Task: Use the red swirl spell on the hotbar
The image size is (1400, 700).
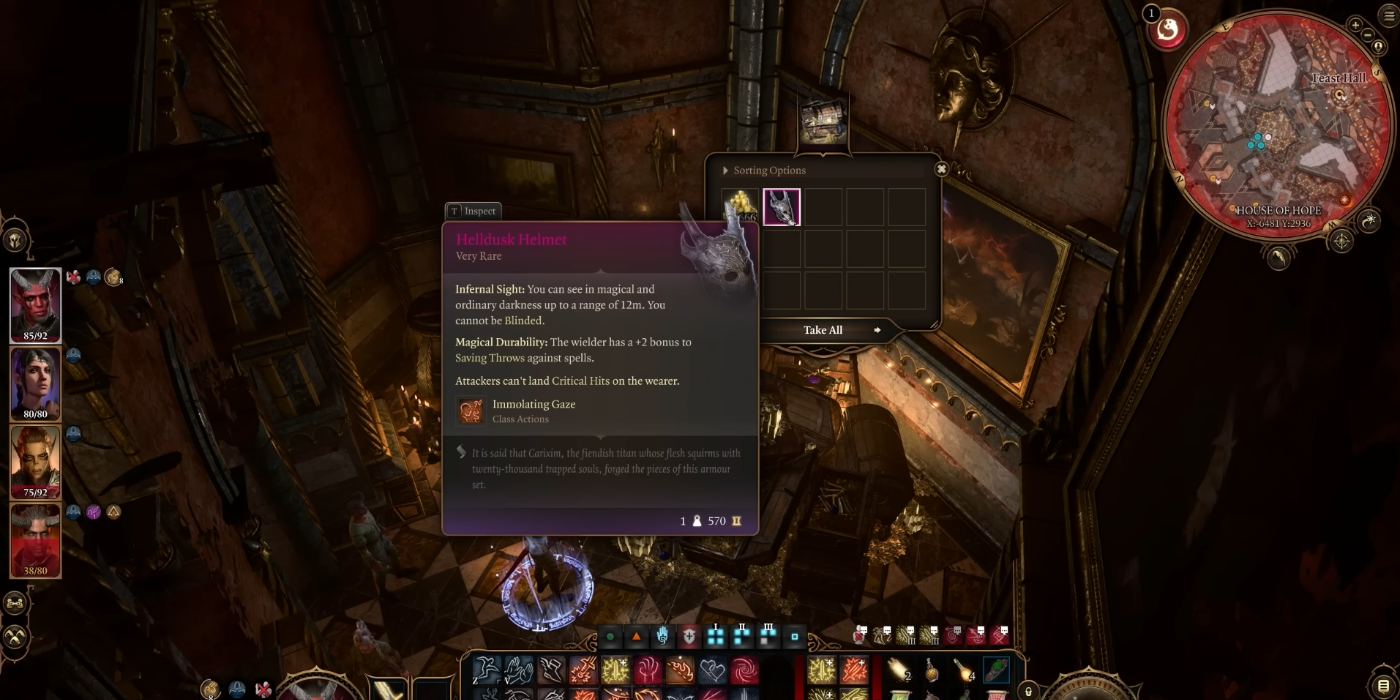Action: 744,670
